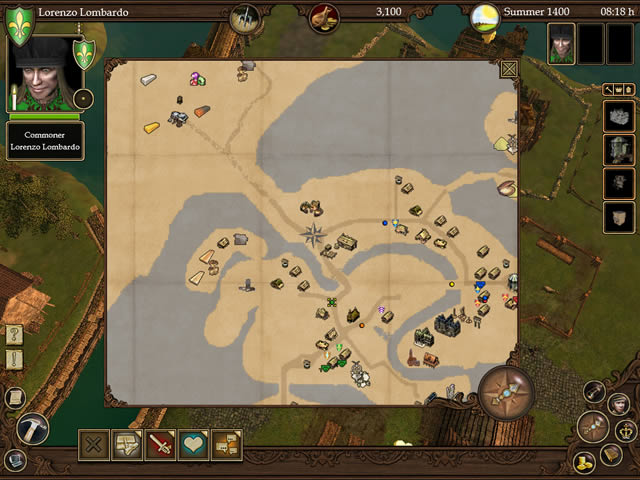Select the character portrait in the party bar
This screenshot has width=640, height=480.
tap(561, 44)
